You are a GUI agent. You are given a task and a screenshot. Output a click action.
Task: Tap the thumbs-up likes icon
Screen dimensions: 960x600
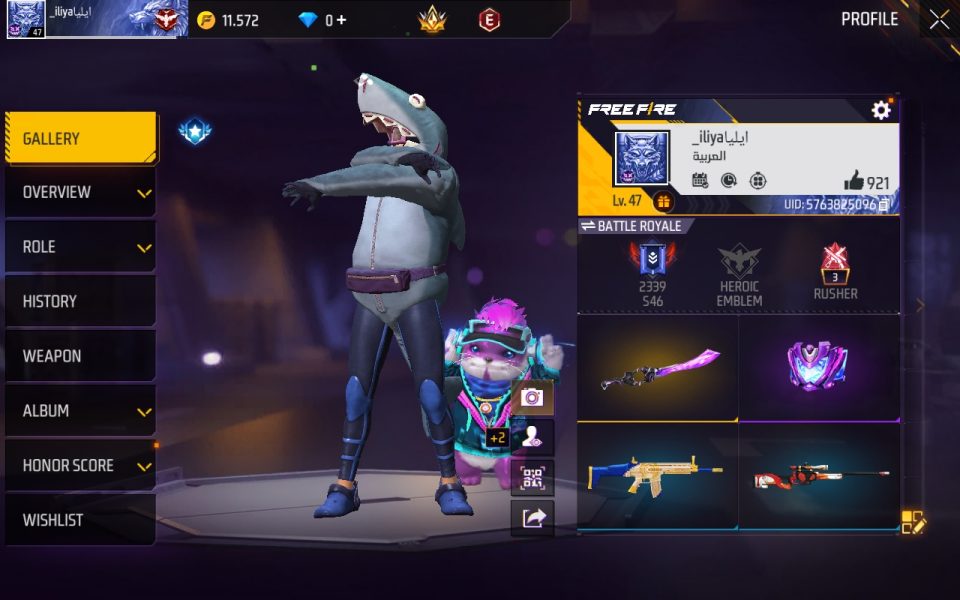coord(853,180)
